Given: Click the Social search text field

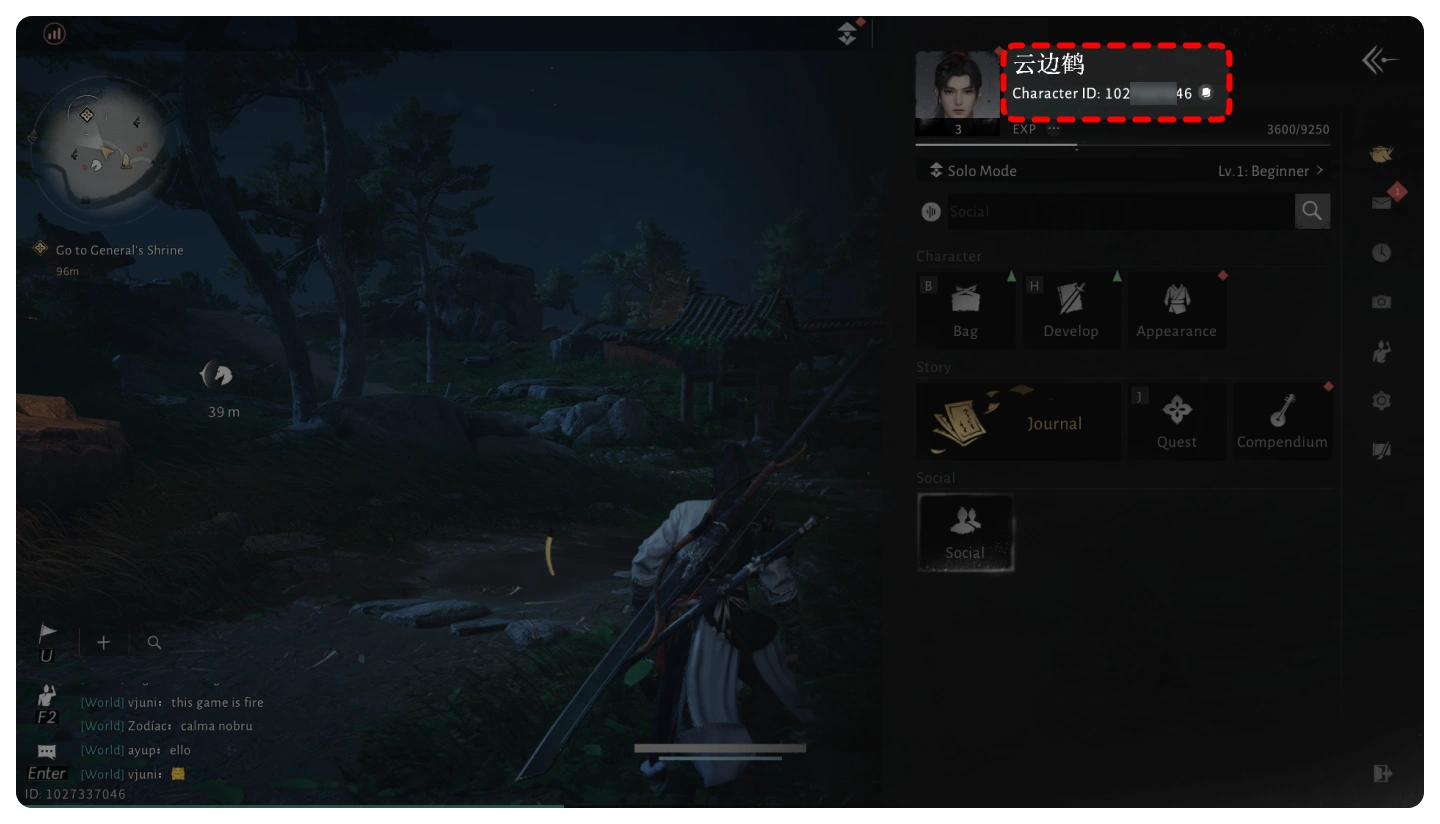Looking at the screenshot, I should [1118, 211].
